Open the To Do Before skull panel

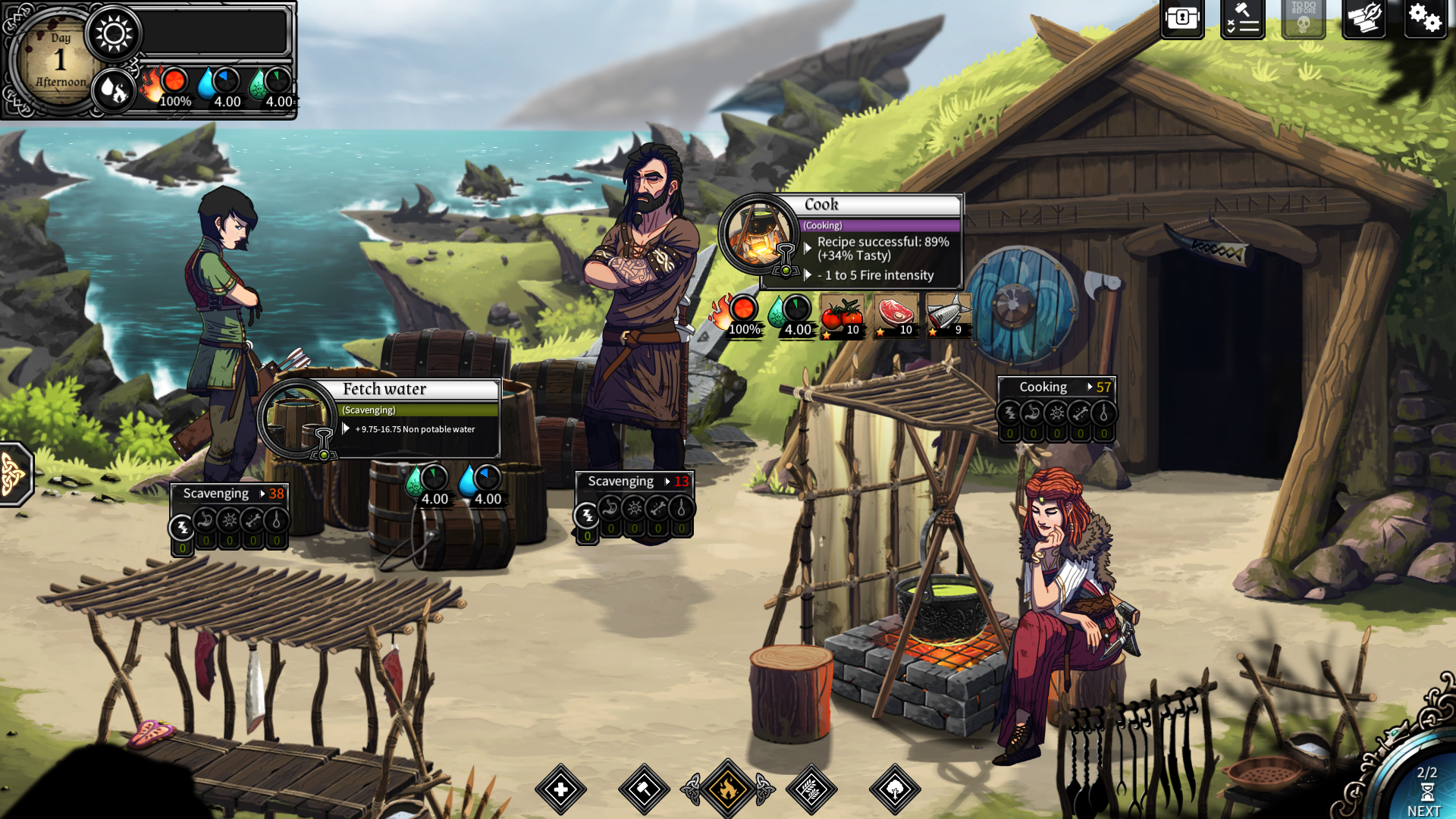[1303, 18]
